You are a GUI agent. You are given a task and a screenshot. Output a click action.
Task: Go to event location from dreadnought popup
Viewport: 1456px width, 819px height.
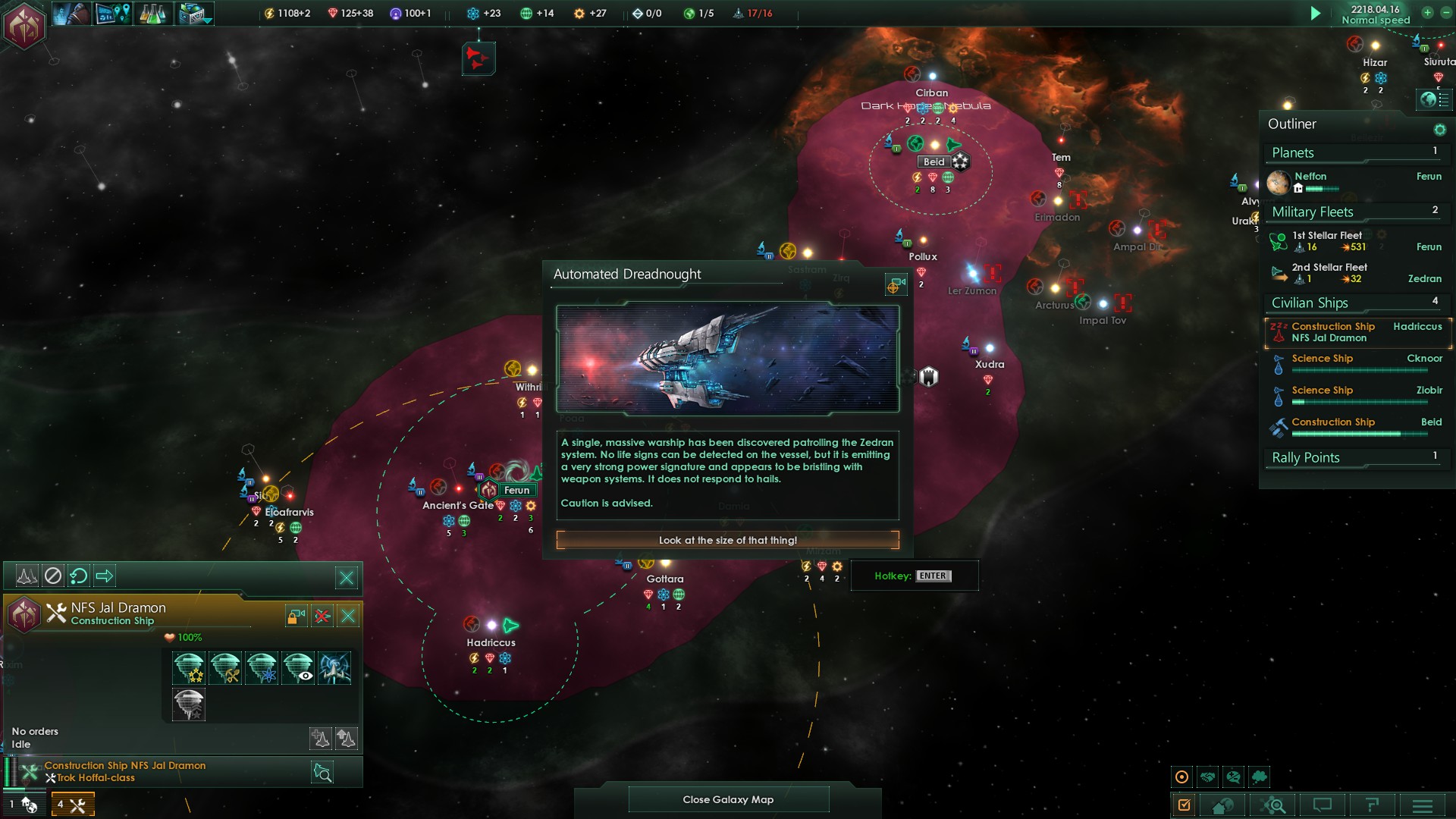point(896,284)
